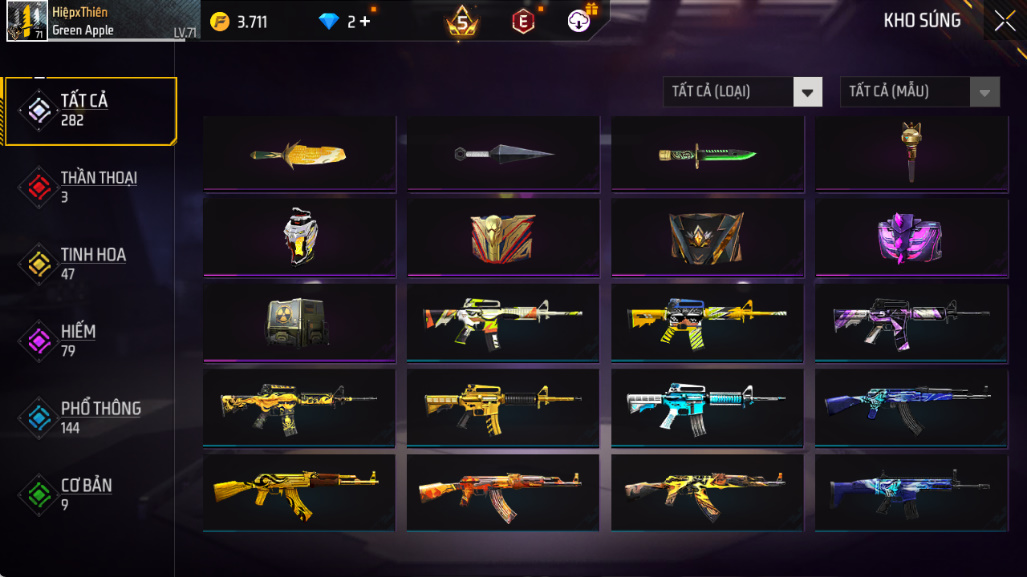The image size is (1027, 577).
Task: Open the download gift icon
Action: 580,20
